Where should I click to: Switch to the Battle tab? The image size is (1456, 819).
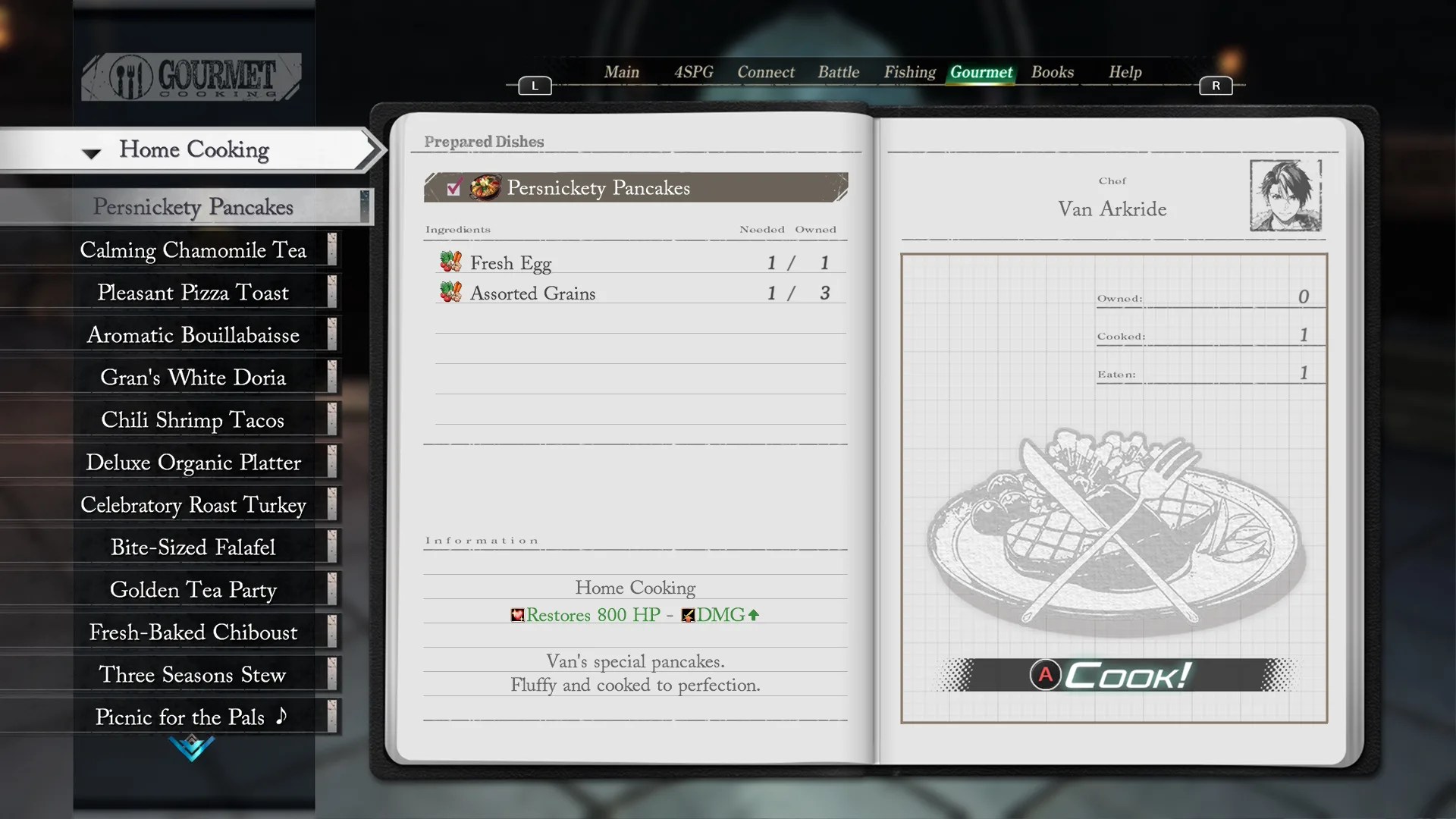pyautogui.click(x=838, y=72)
